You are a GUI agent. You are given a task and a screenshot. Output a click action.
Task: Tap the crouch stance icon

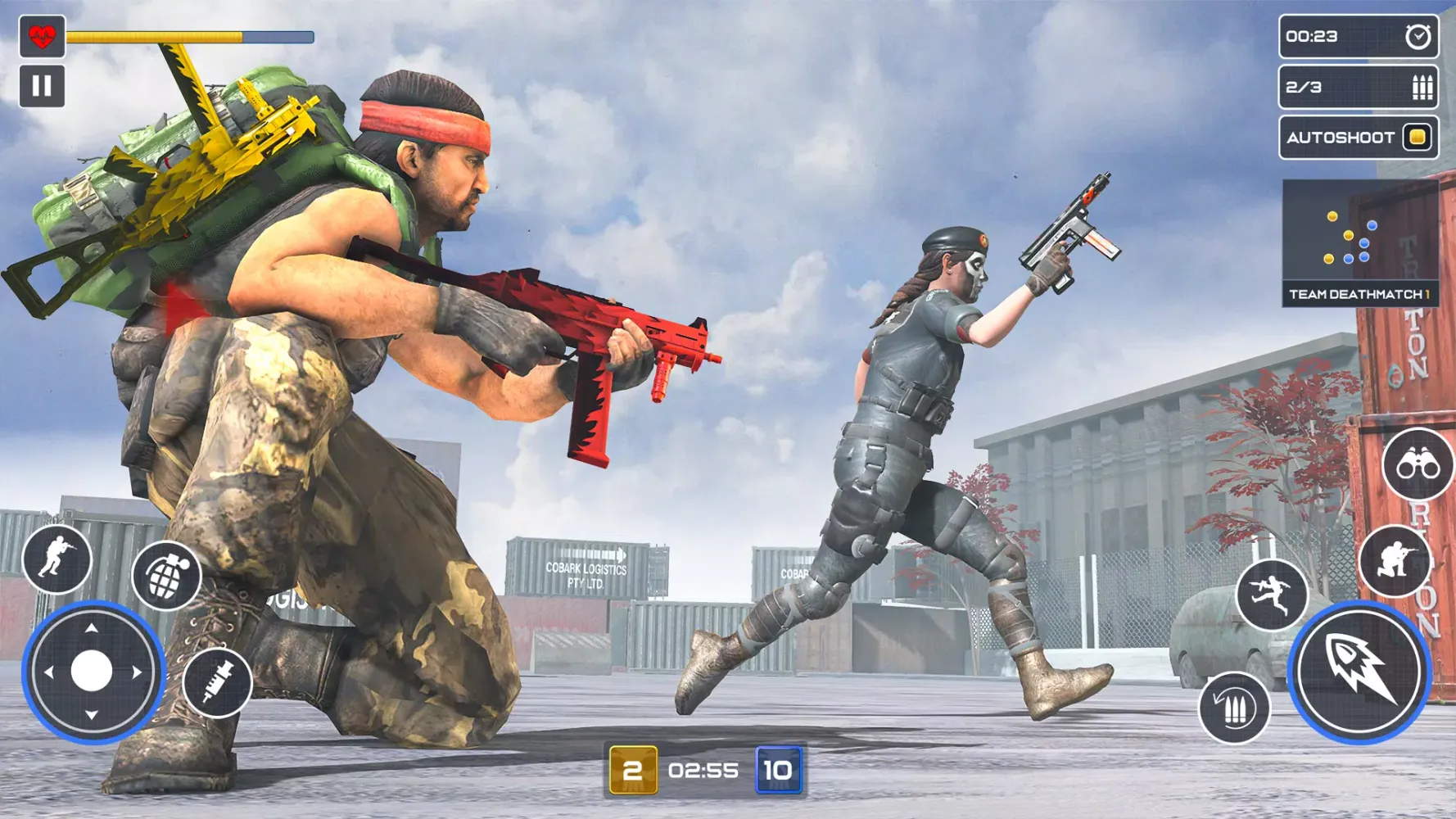pyautogui.click(x=1397, y=557)
